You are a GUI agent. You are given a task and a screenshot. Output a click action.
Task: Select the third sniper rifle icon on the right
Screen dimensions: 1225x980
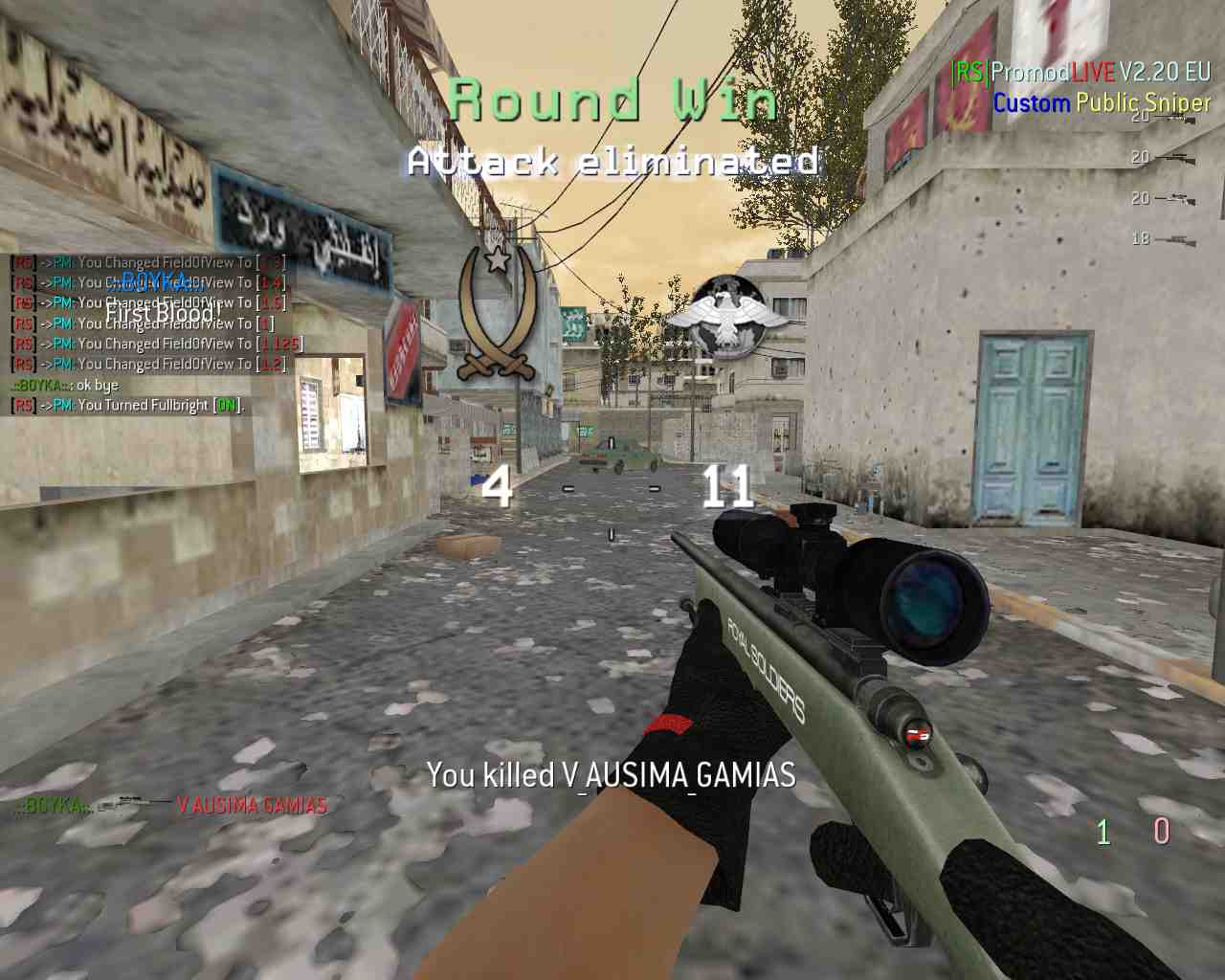pos(1176,198)
